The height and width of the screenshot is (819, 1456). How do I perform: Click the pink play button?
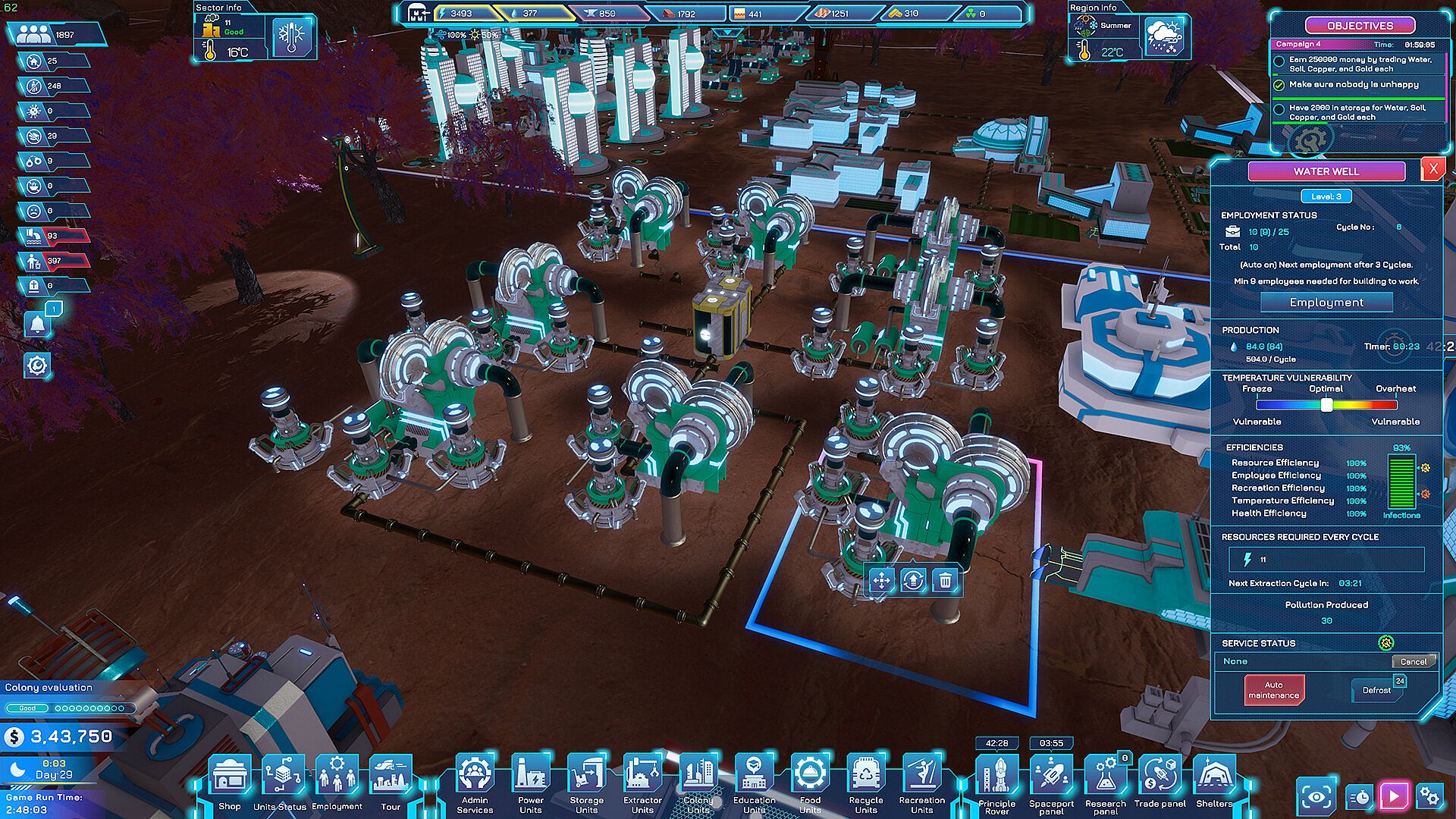(x=1394, y=795)
